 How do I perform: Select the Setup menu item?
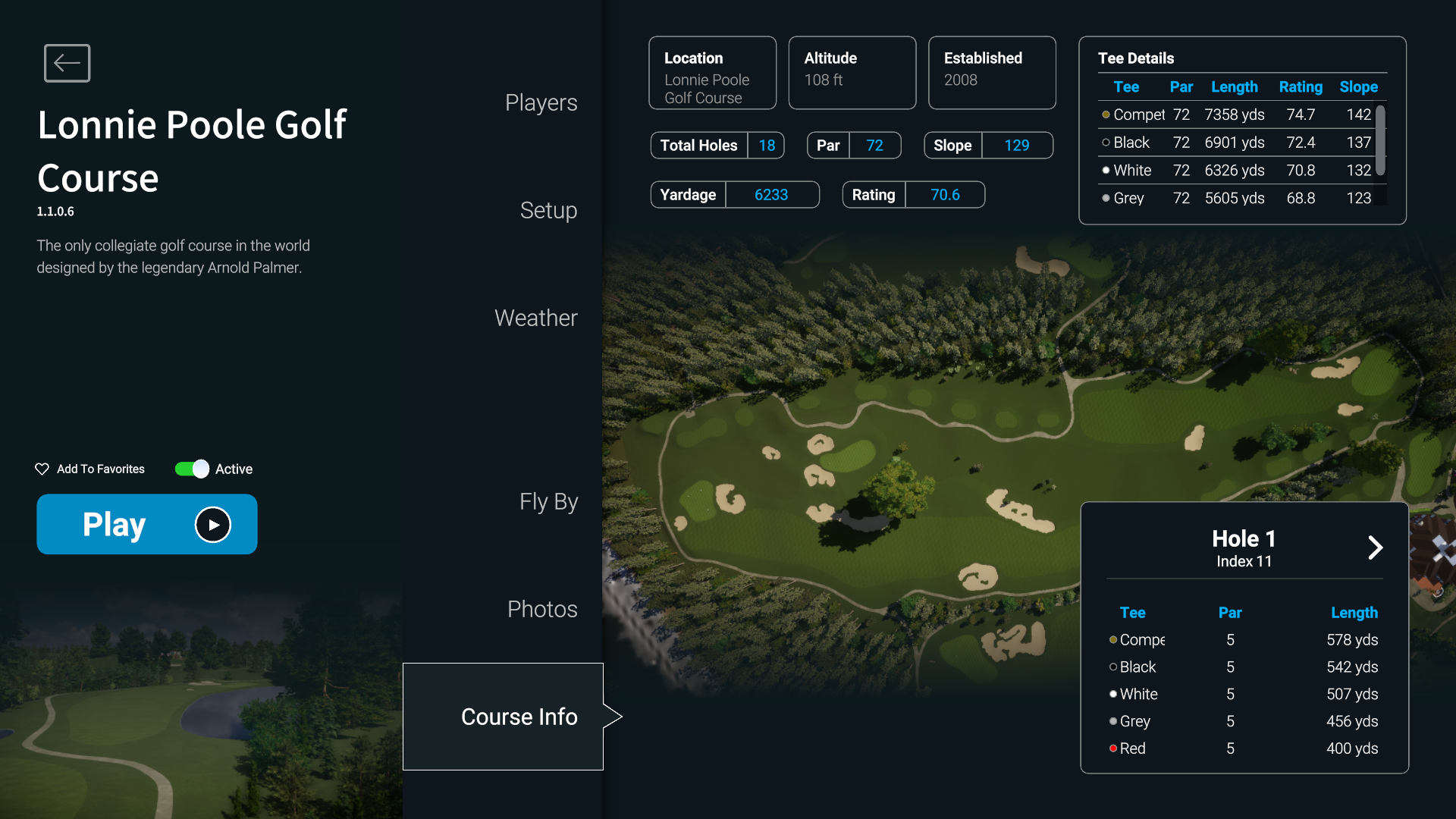click(548, 211)
